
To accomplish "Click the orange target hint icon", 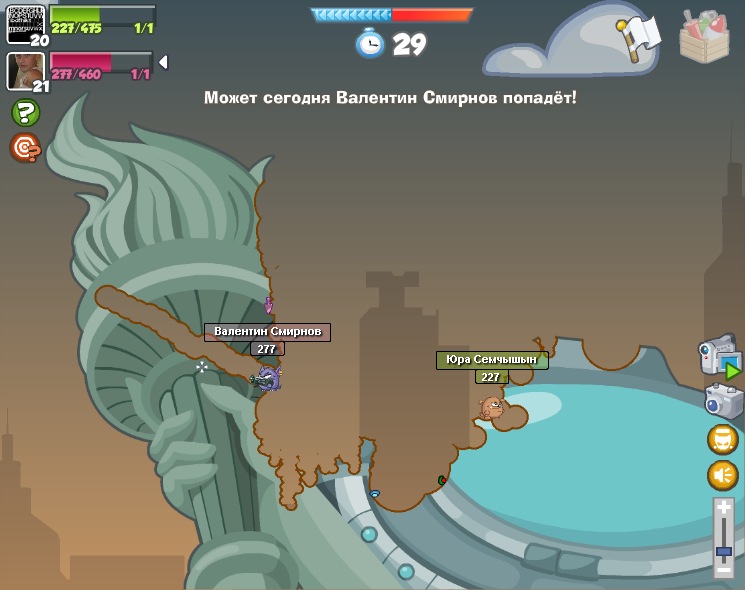I will click(x=25, y=148).
